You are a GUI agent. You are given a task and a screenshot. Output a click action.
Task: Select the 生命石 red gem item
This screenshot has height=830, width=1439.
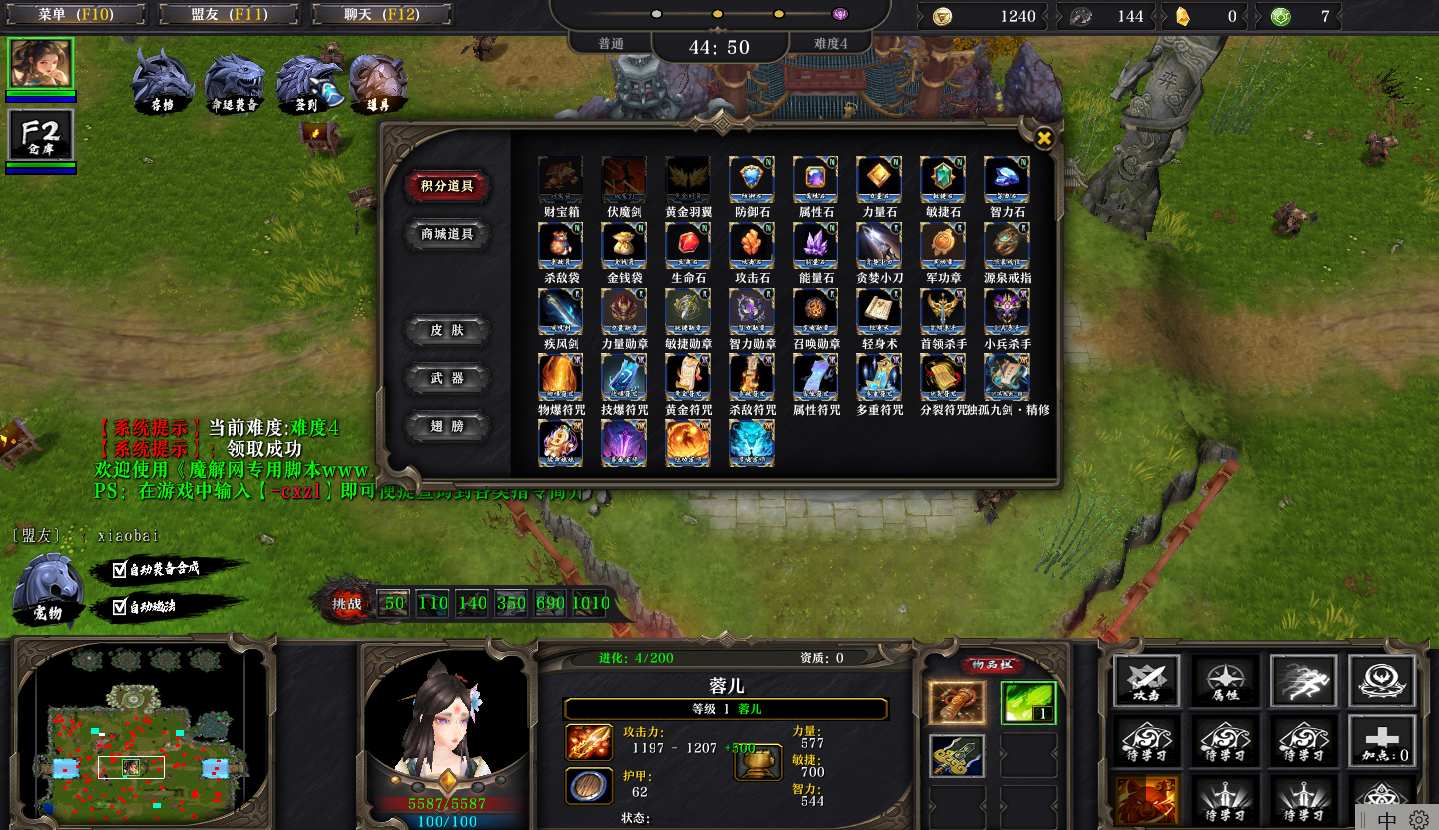pos(688,245)
